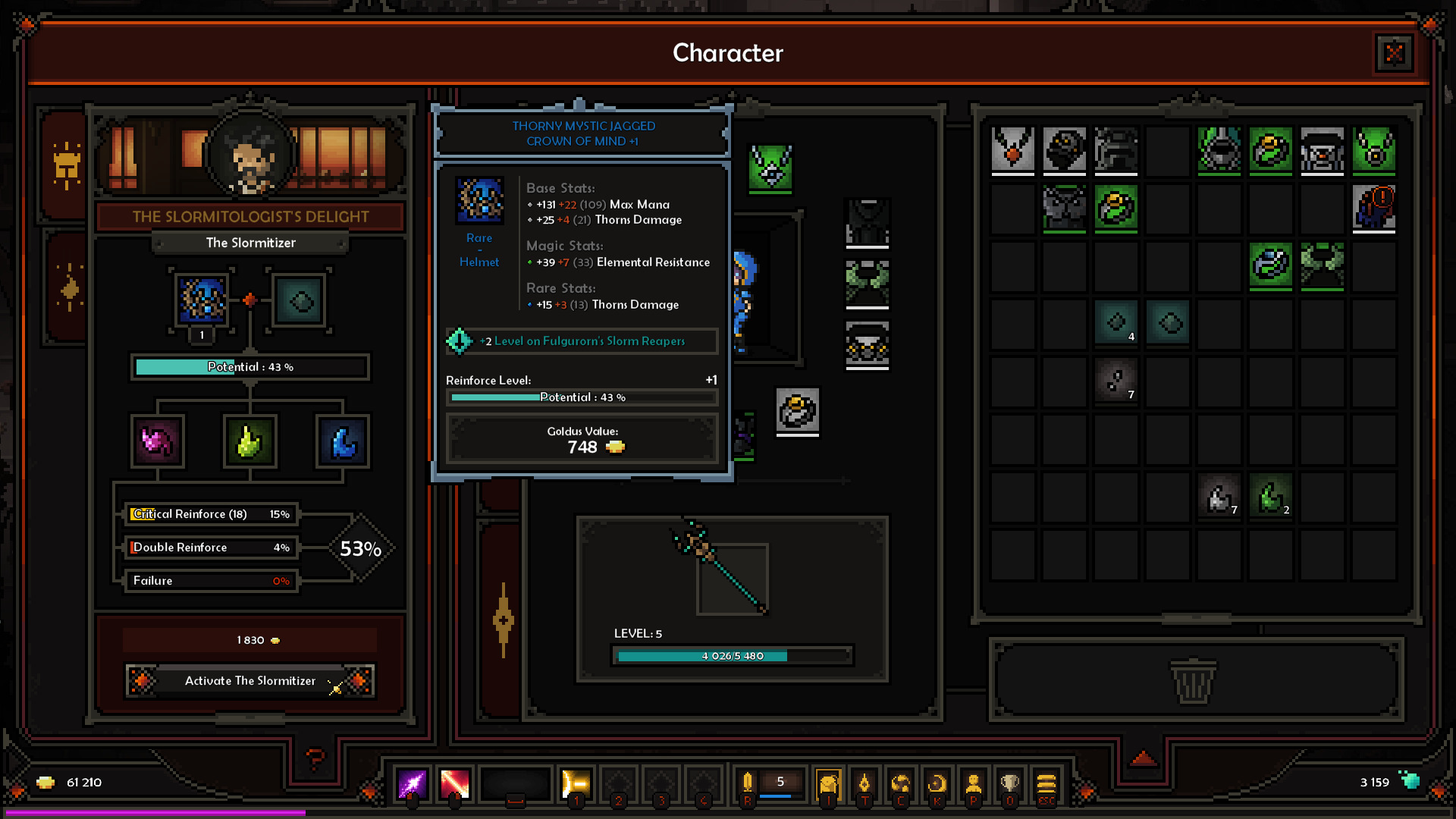Viewport: 1456px width, 819px height.
Task: Open achievements via the trophy icon
Action: (1011, 782)
